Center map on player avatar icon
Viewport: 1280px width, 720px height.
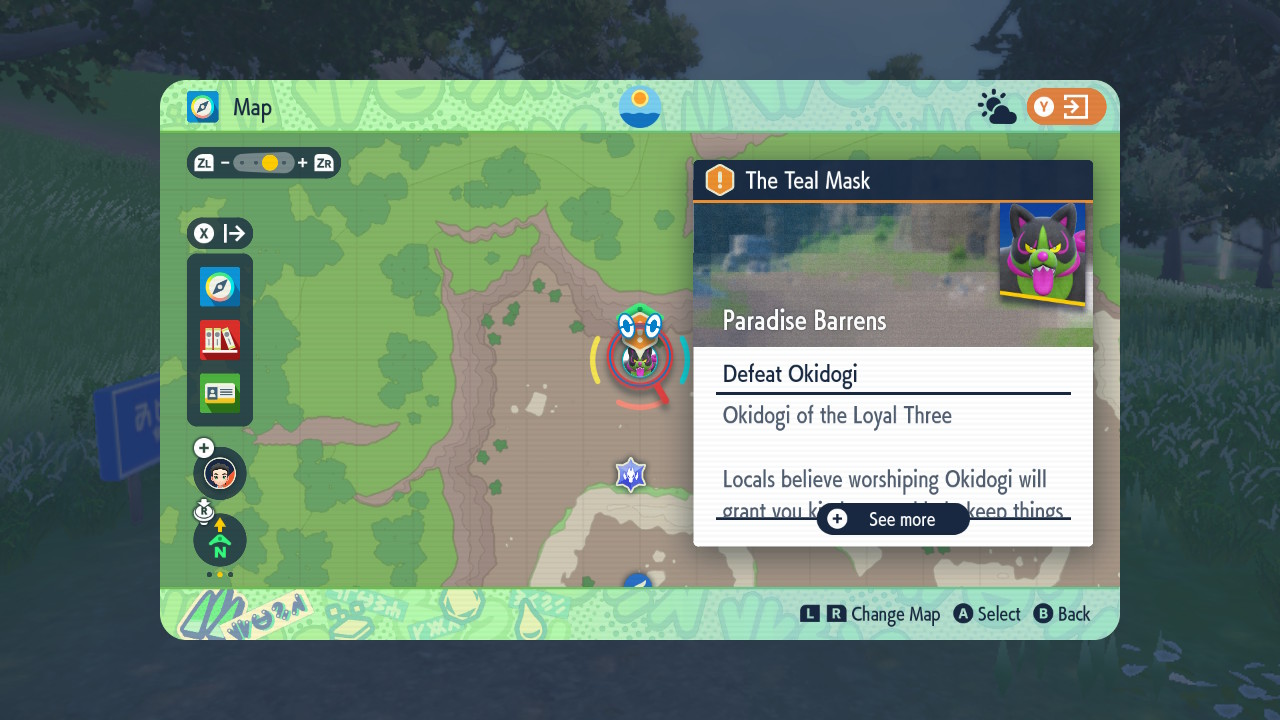(220, 473)
